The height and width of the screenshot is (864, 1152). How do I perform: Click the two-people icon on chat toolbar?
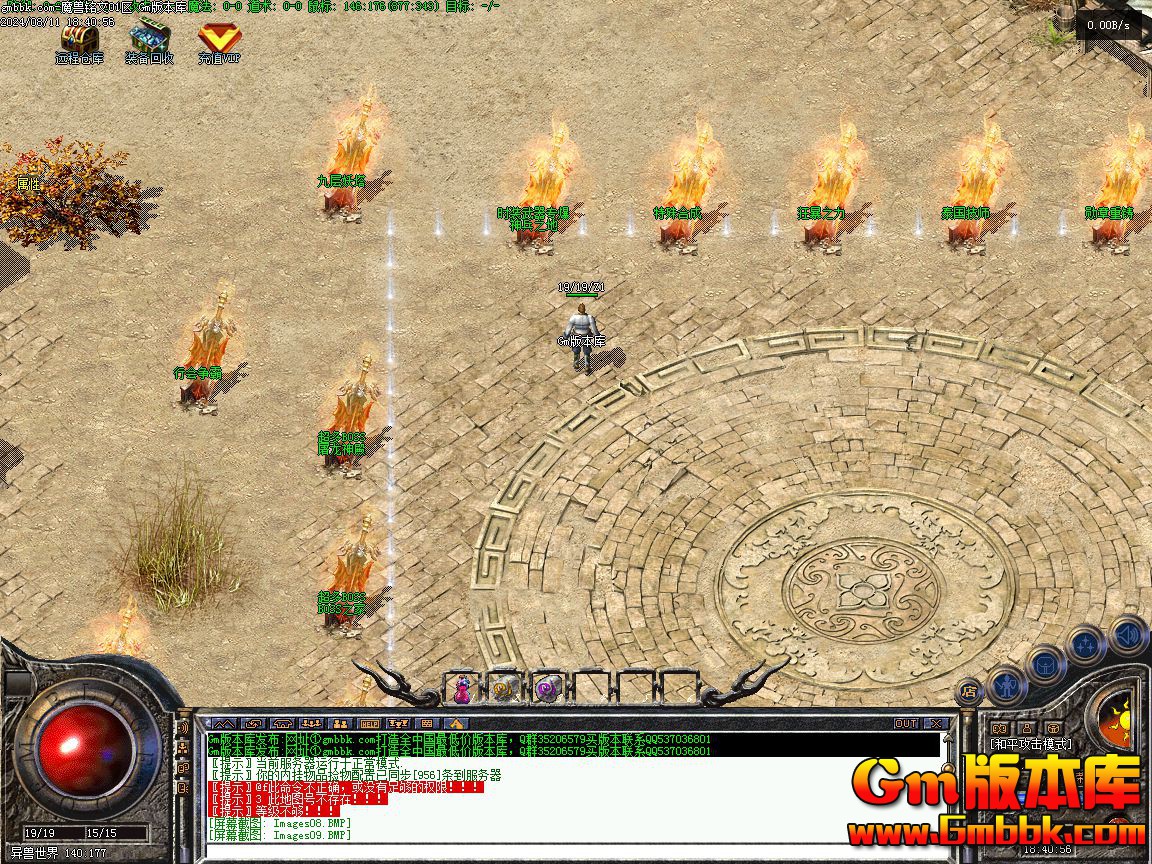point(340,723)
